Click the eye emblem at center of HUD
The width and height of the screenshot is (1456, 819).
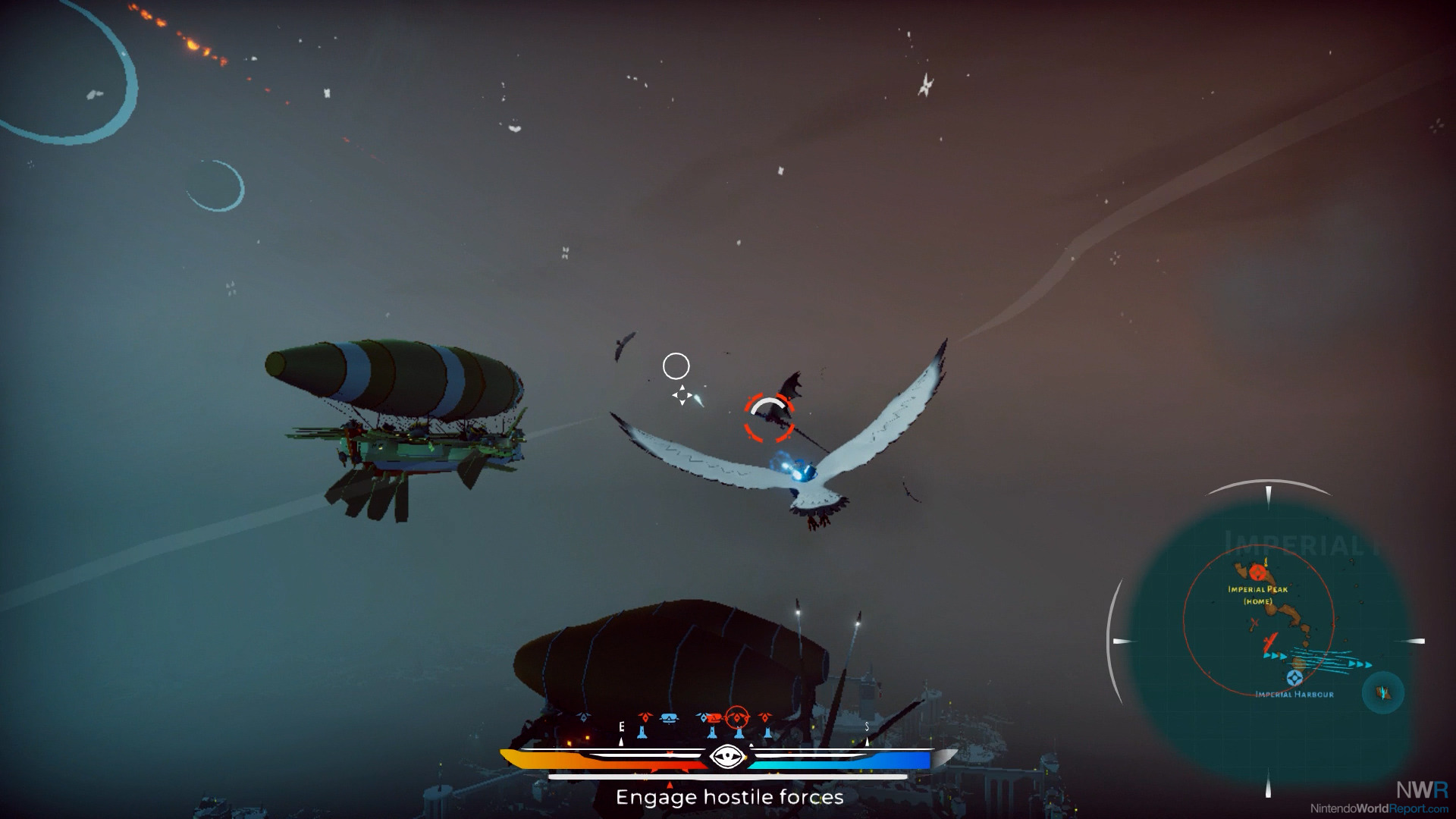pyautogui.click(x=726, y=756)
